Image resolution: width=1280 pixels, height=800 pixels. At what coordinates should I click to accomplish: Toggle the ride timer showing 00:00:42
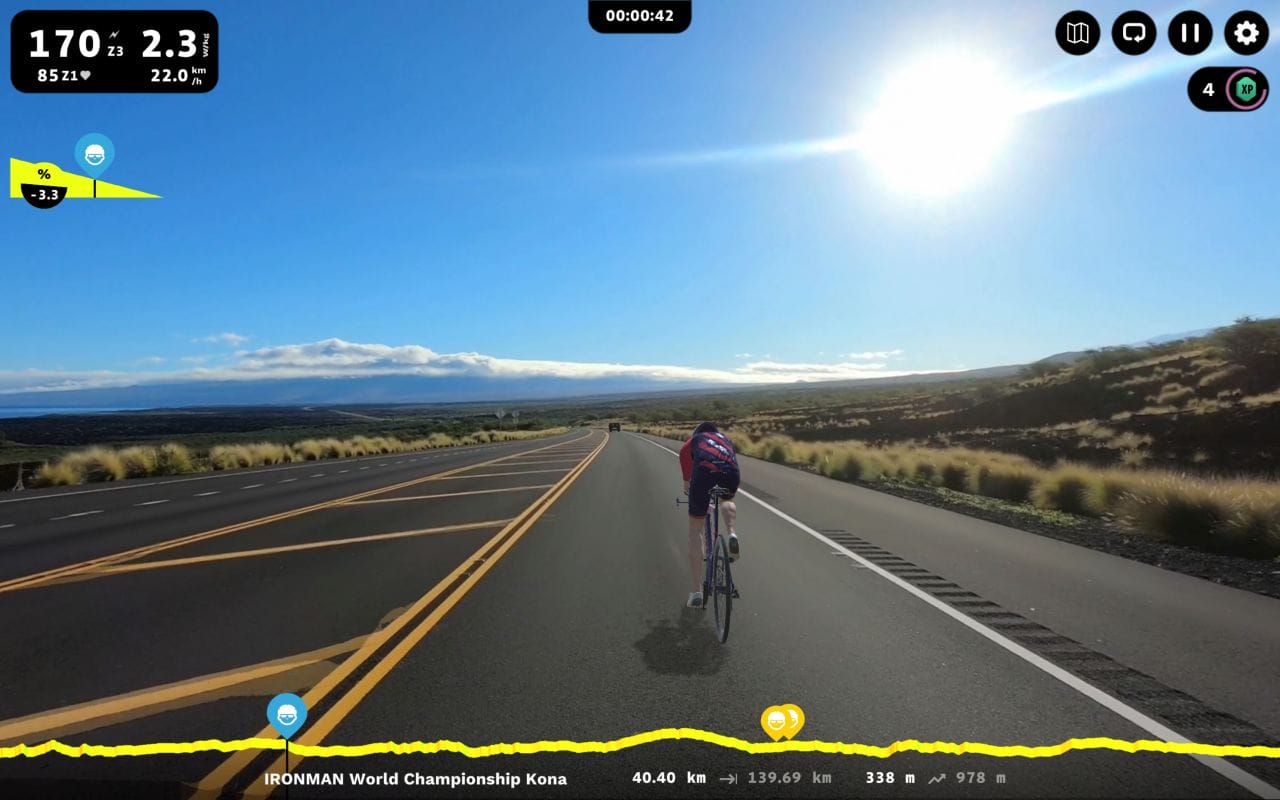click(x=640, y=15)
